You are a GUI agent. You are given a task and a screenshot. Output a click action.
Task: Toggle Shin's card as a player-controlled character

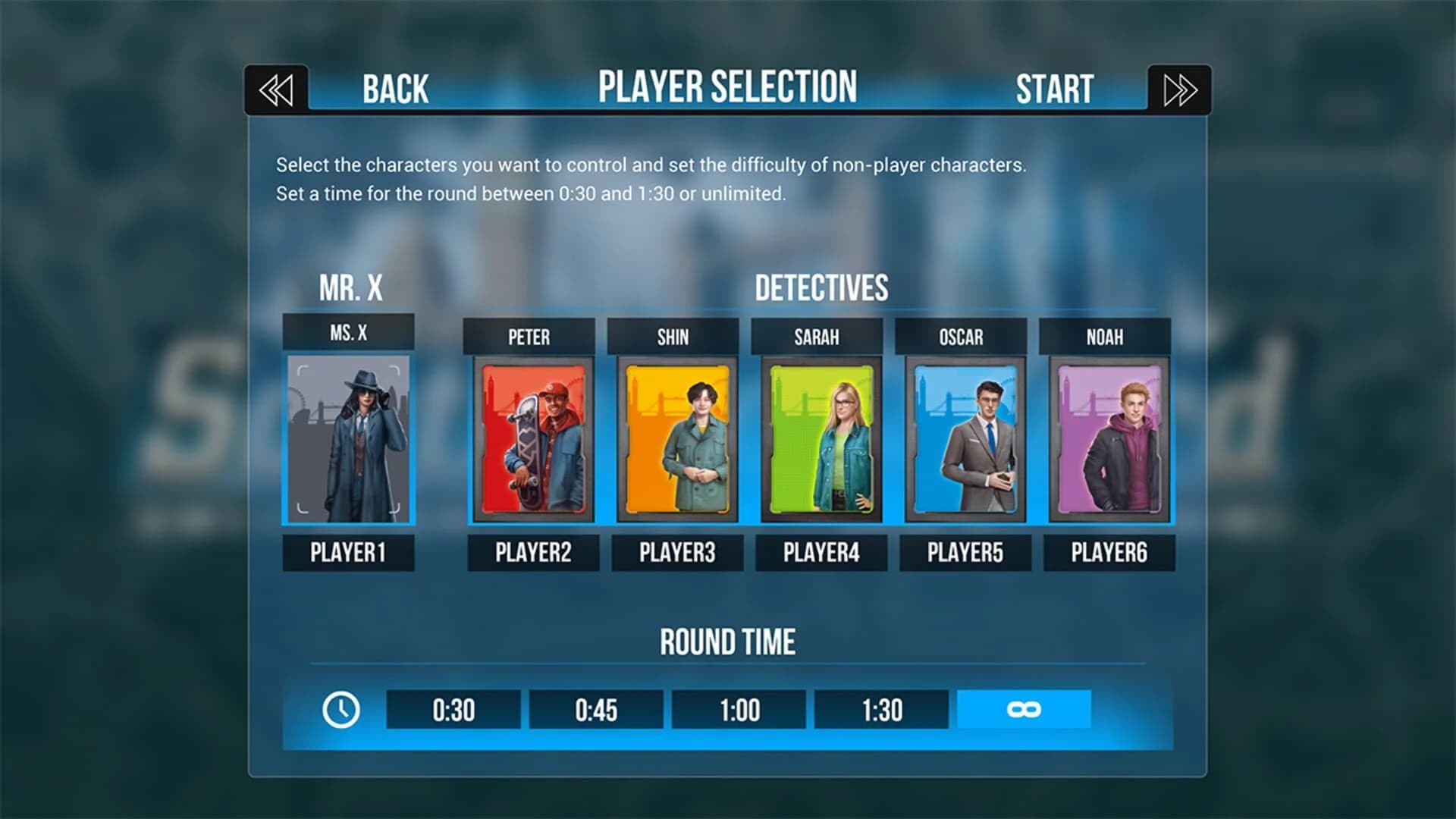[676, 440]
